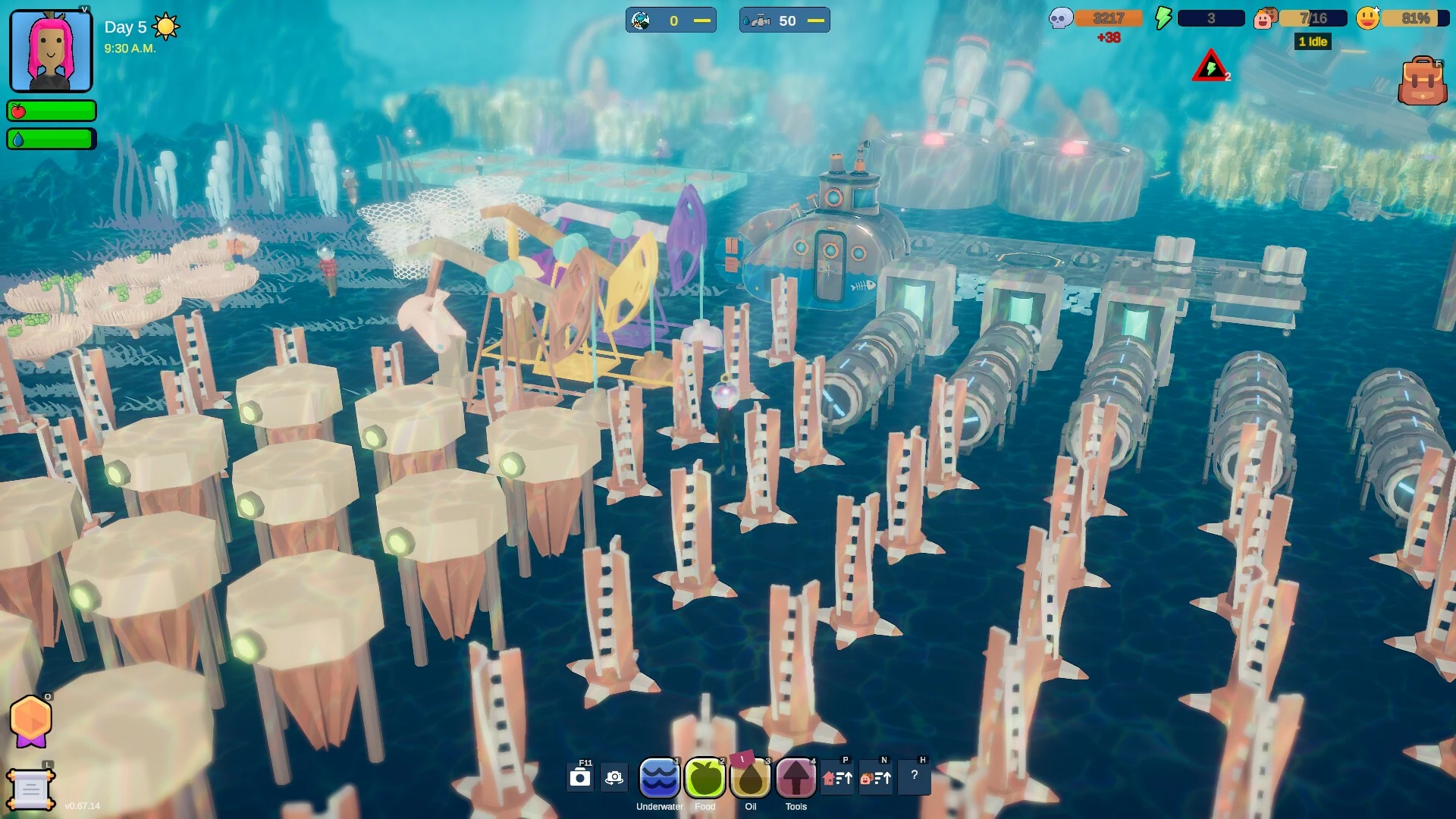
Task: Open the building upgrades panel
Action: tap(839, 778)
